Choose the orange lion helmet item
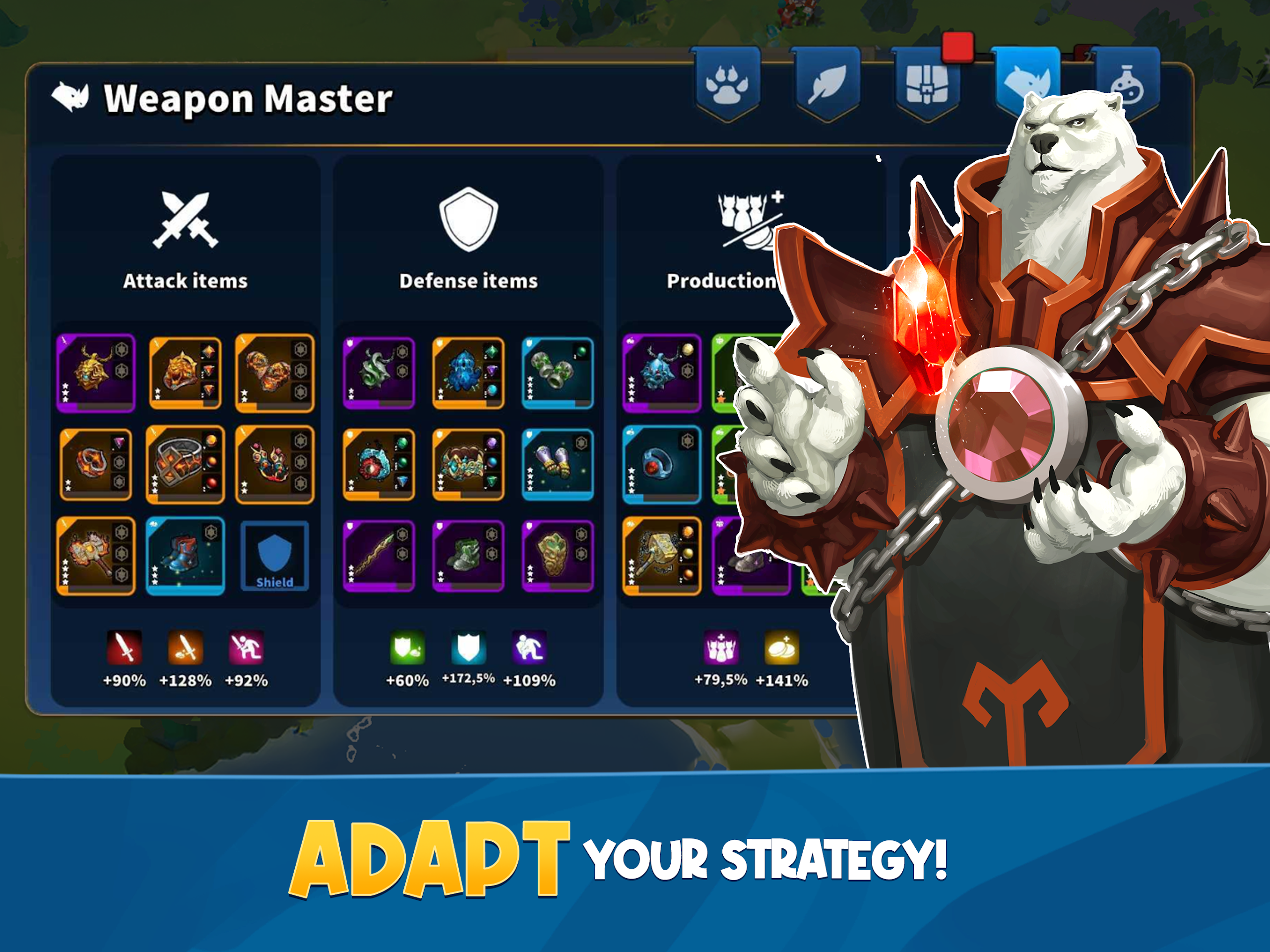1270x952 pixels. (x=185, y=373)
